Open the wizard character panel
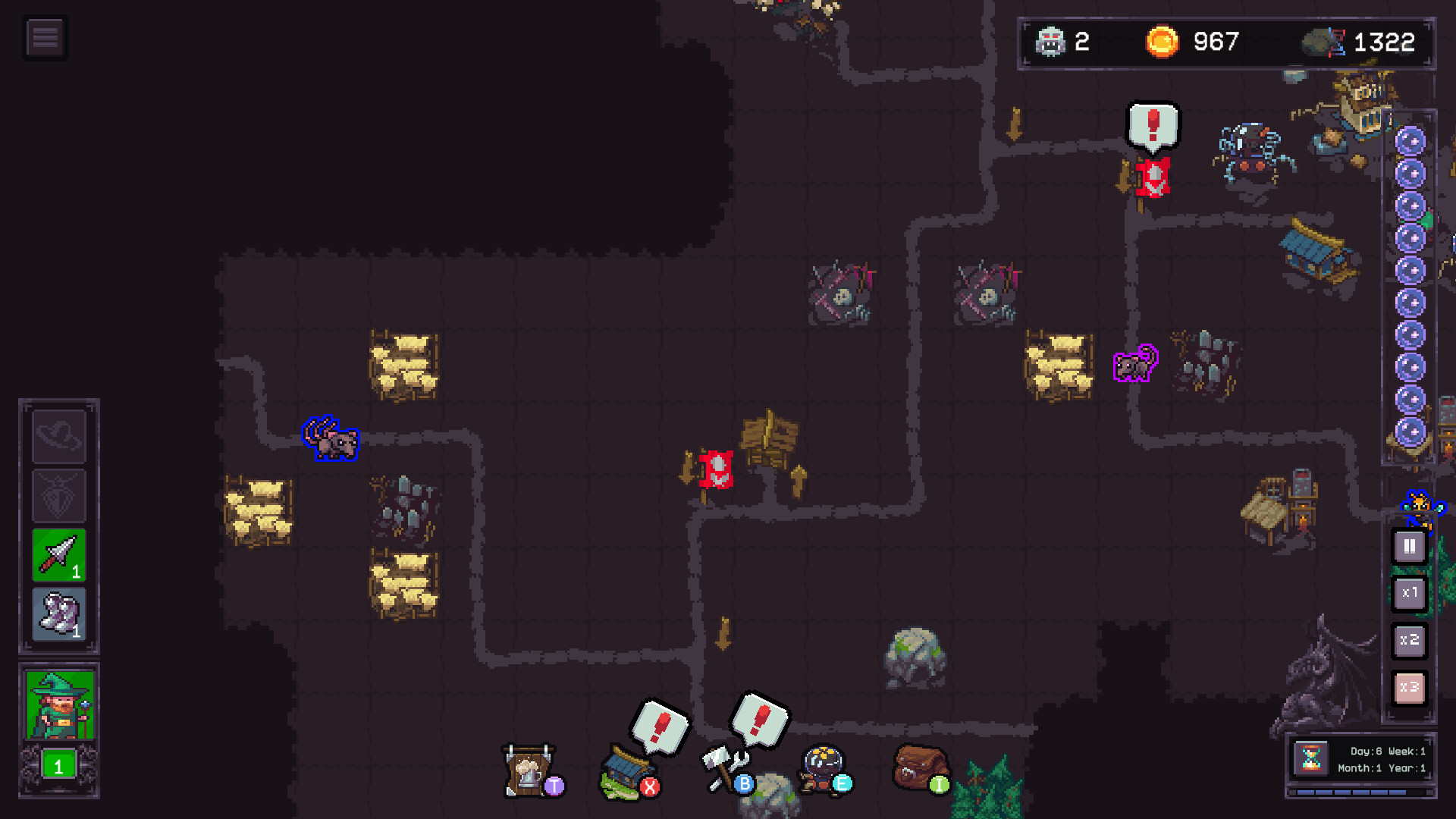 coord(59,704)
